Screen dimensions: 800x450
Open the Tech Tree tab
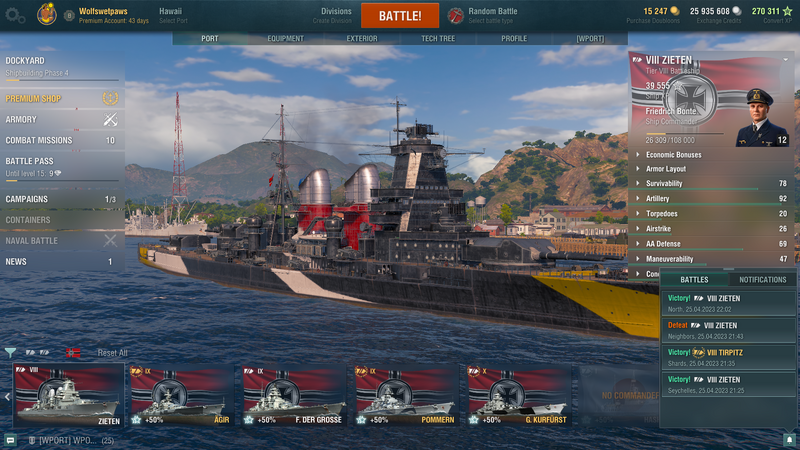coord(438,39)
